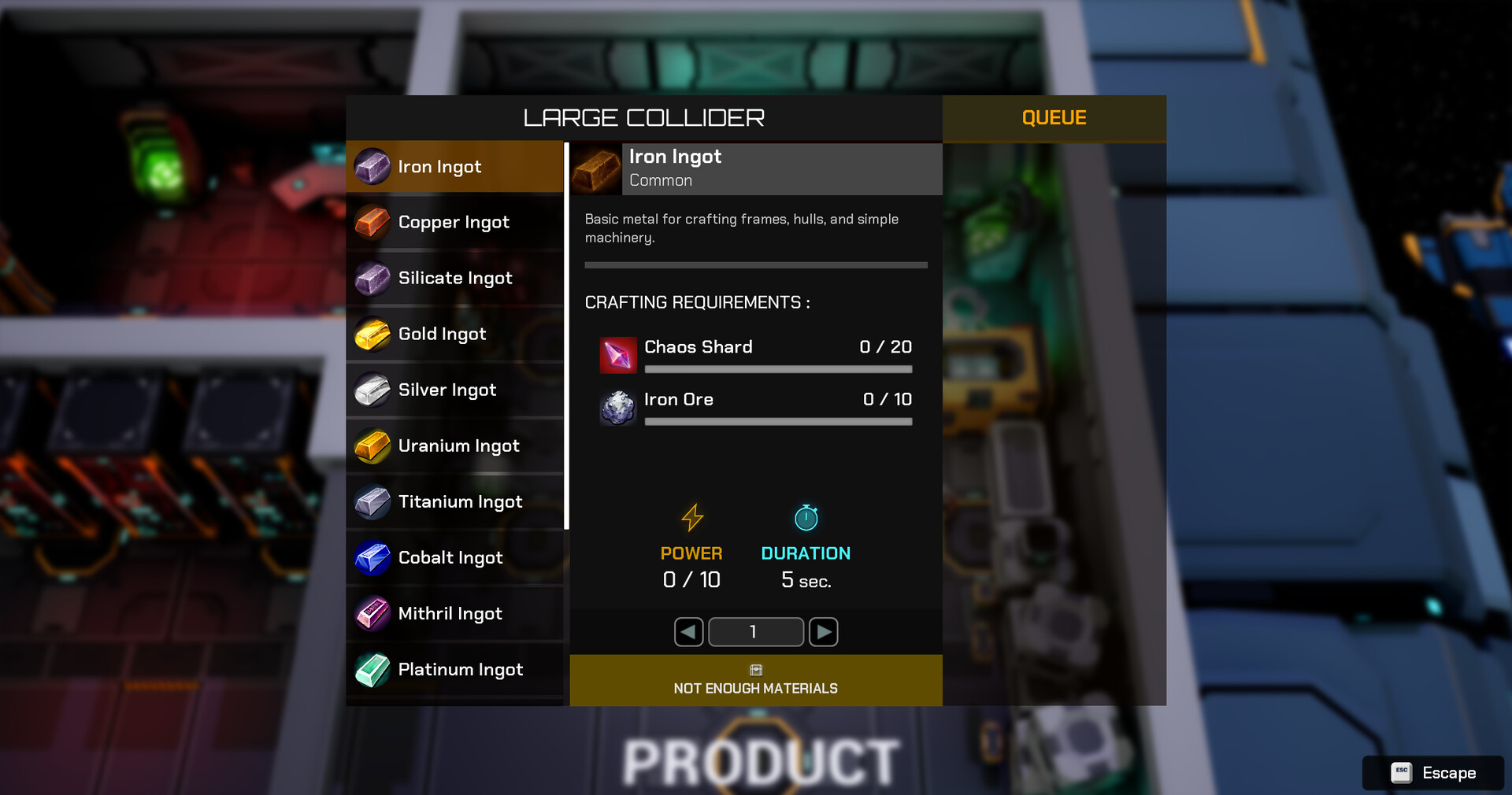Select the Platinum Ingot recipe
Image resolution: width=1512 pixels, height=795 pixels.
(x=455, y=669)
